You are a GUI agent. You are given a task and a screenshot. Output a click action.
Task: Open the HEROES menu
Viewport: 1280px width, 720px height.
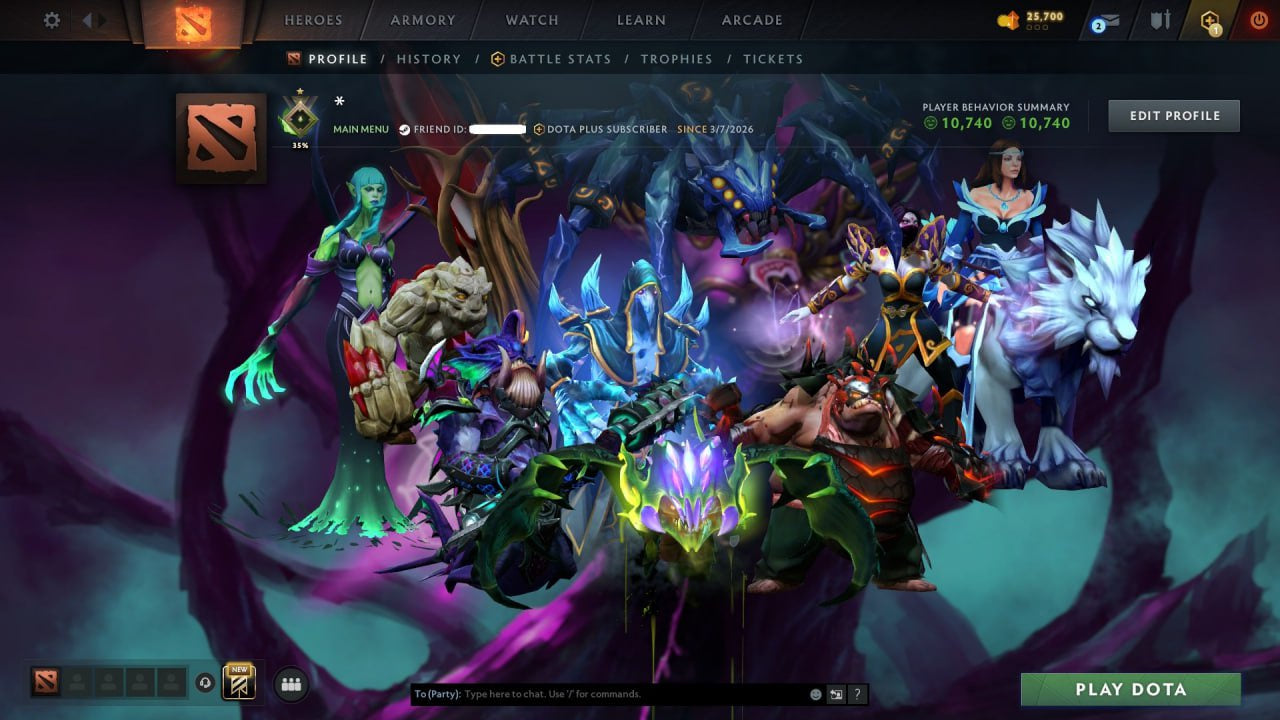314,19
